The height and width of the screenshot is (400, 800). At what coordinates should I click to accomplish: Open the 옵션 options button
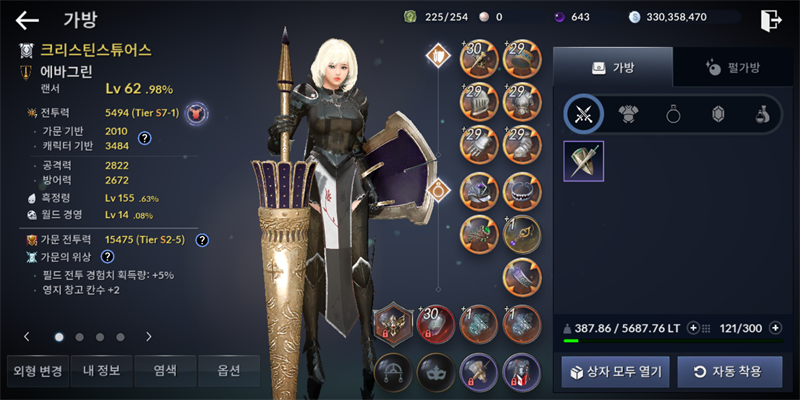click(x=229, y=371)
